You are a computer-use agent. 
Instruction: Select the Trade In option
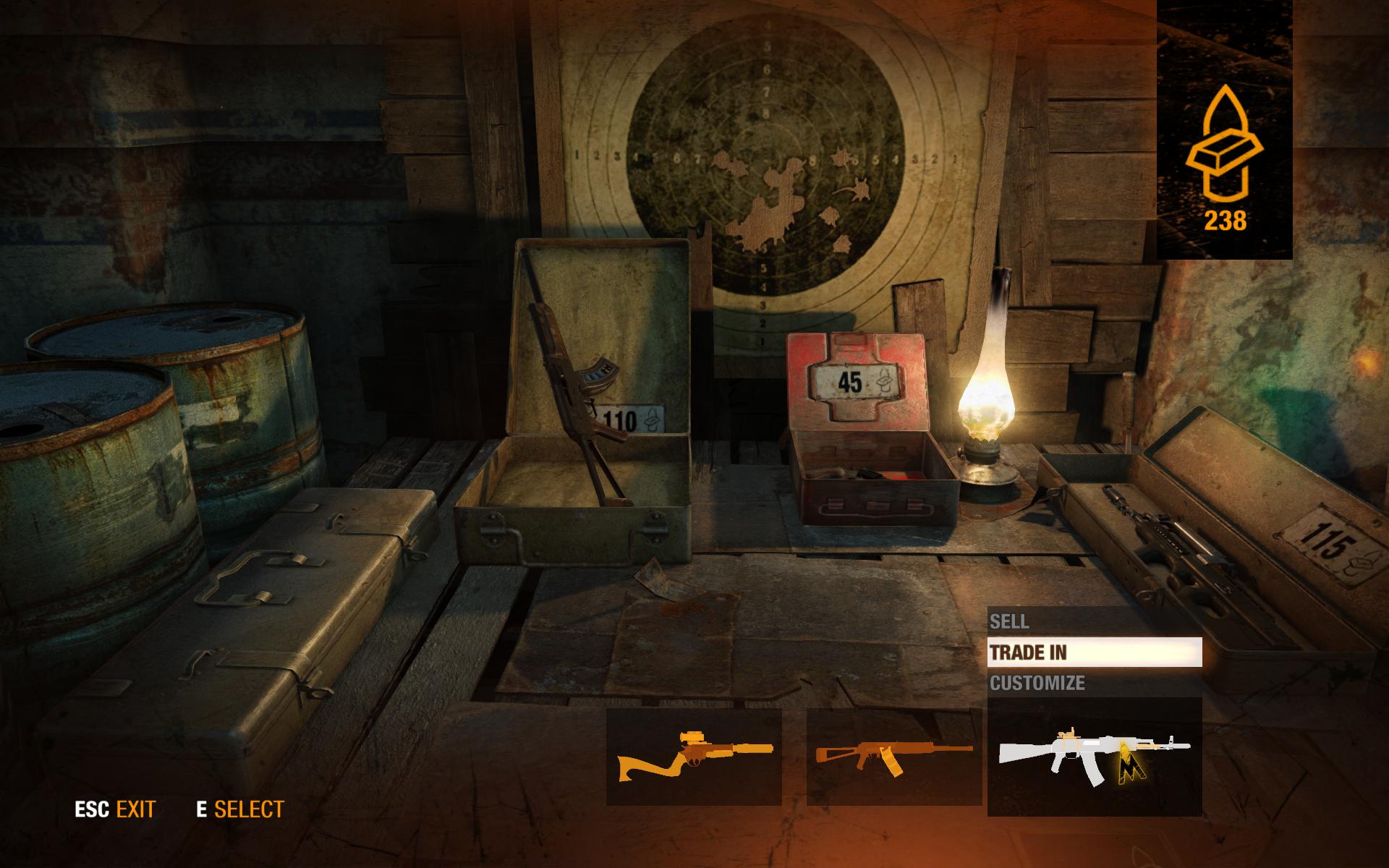(1094, 652)
